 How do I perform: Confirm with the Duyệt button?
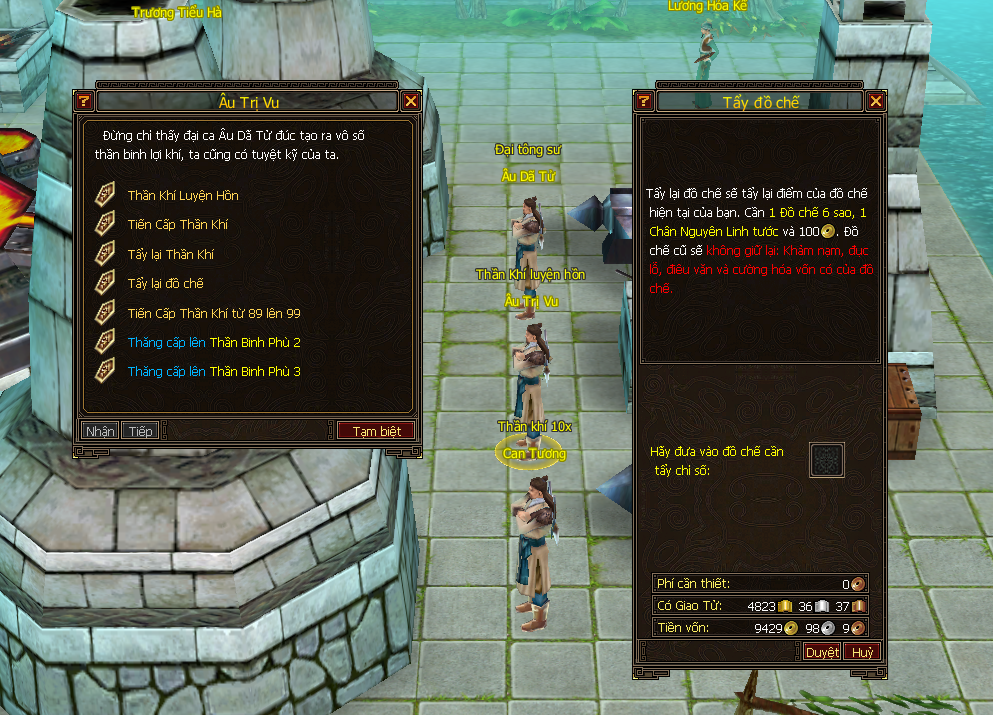(x=822, y=652)
